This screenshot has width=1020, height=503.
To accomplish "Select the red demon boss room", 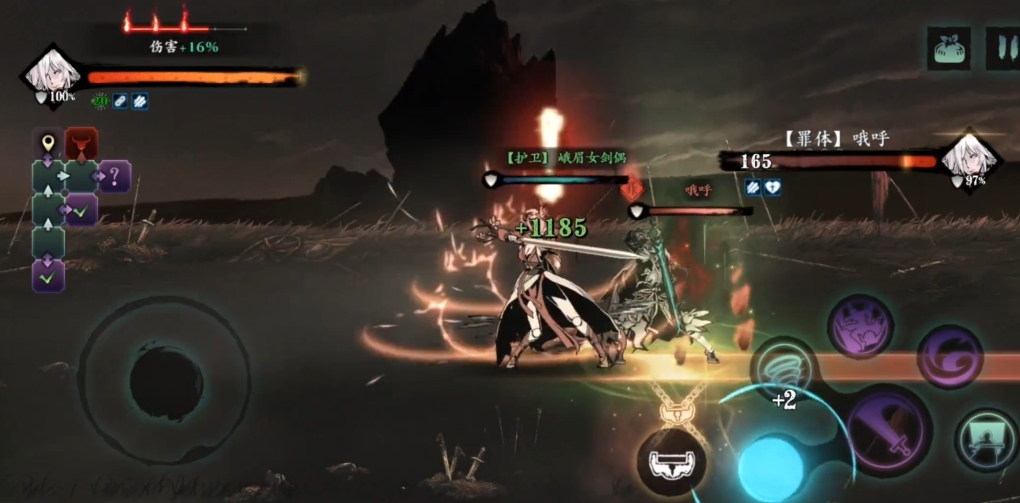I will (81, 144).
